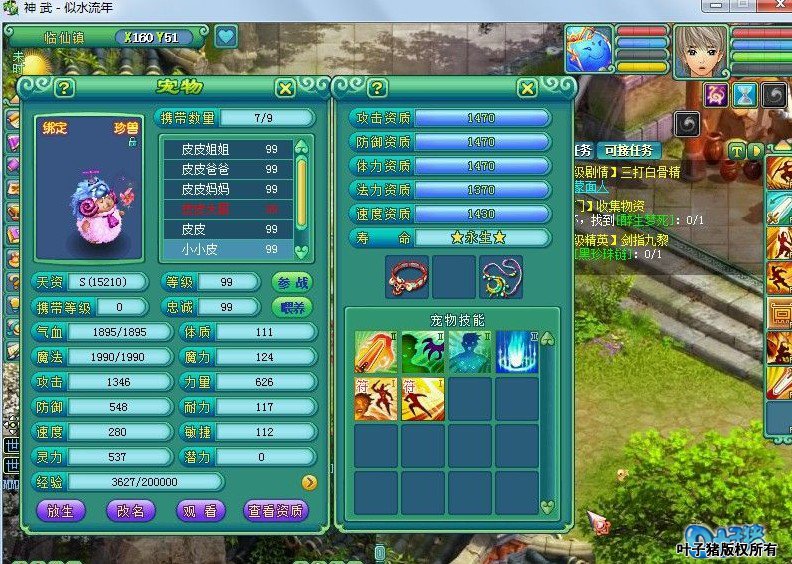Image resolution: width=792 pixels, height=564 pixels.
Task: Release the pet with 放生
Action: point(60,510)
